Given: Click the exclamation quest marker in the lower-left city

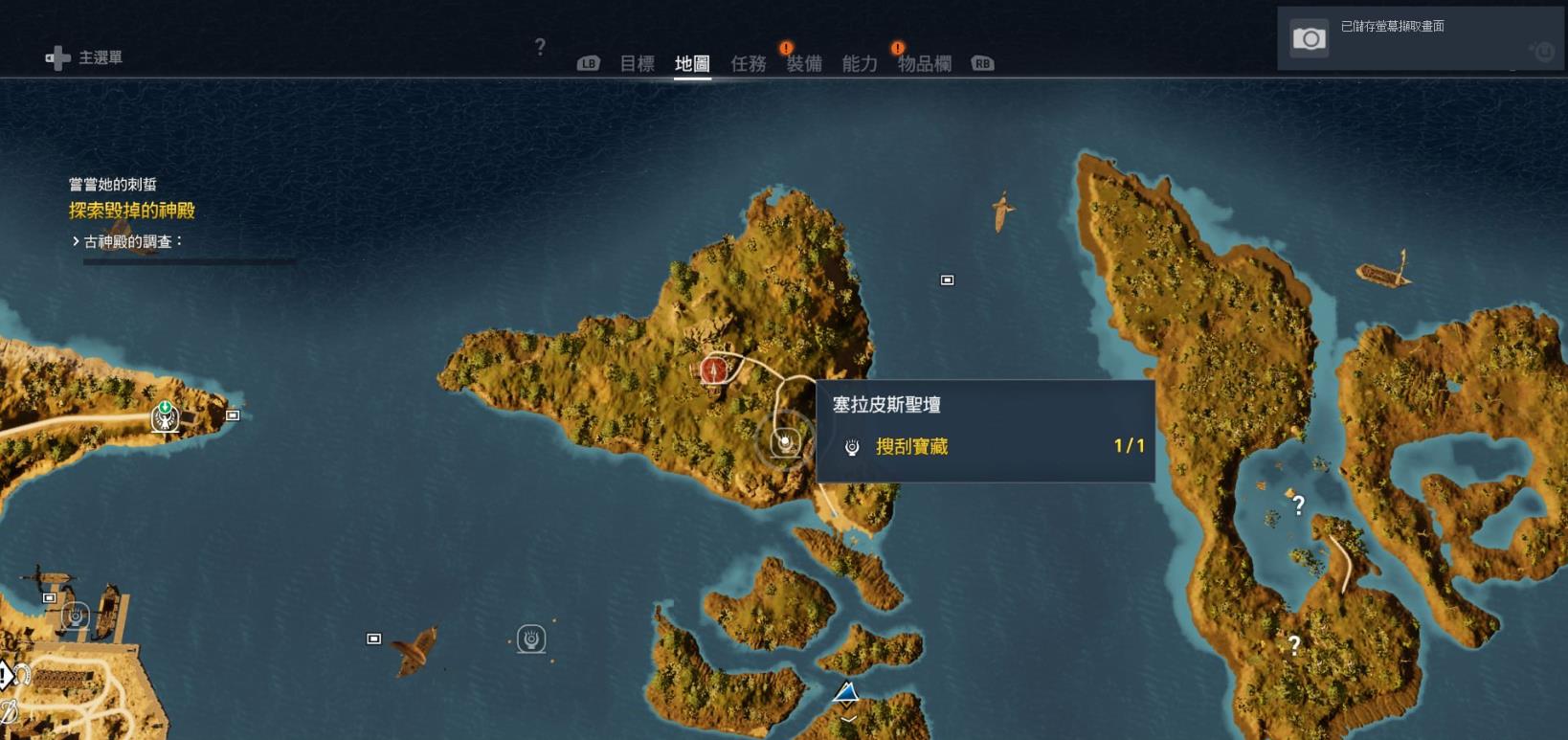Looking at the screenshot, I should click(4, 674).
